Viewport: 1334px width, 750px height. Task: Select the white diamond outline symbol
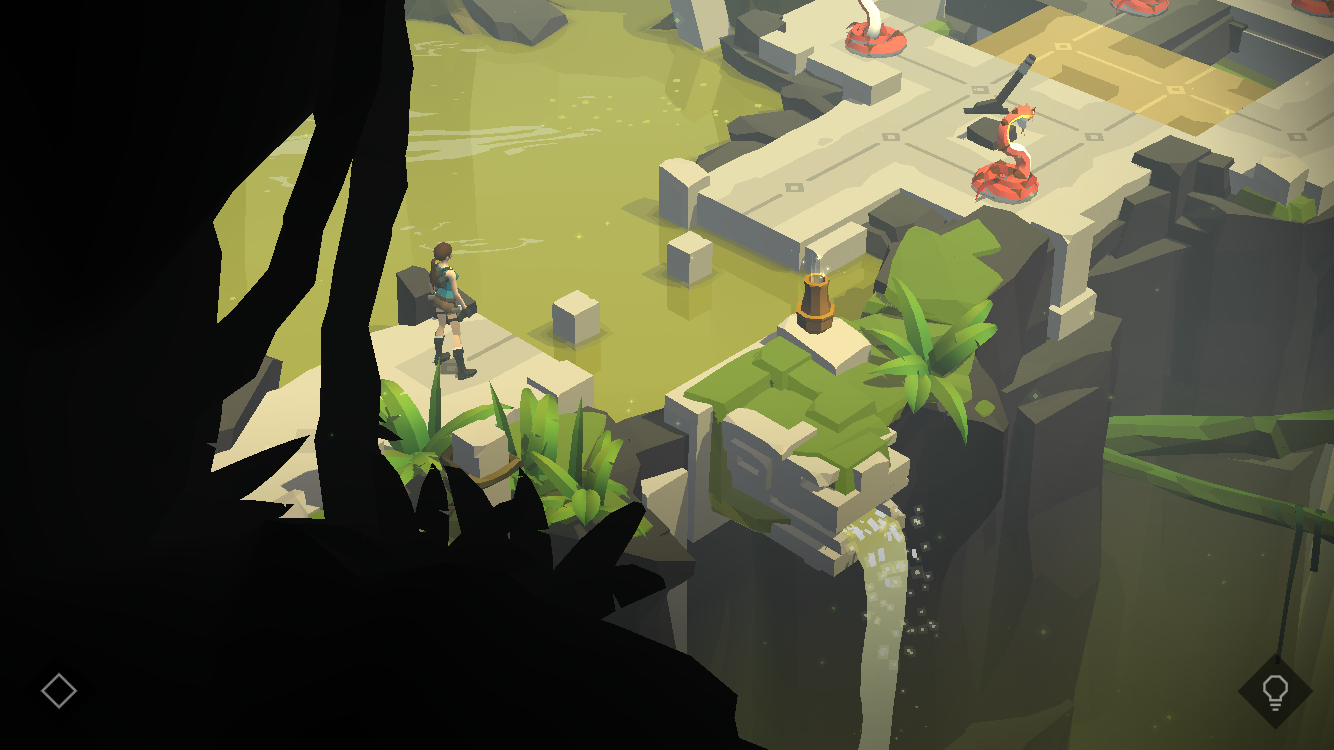coord(59,689)
